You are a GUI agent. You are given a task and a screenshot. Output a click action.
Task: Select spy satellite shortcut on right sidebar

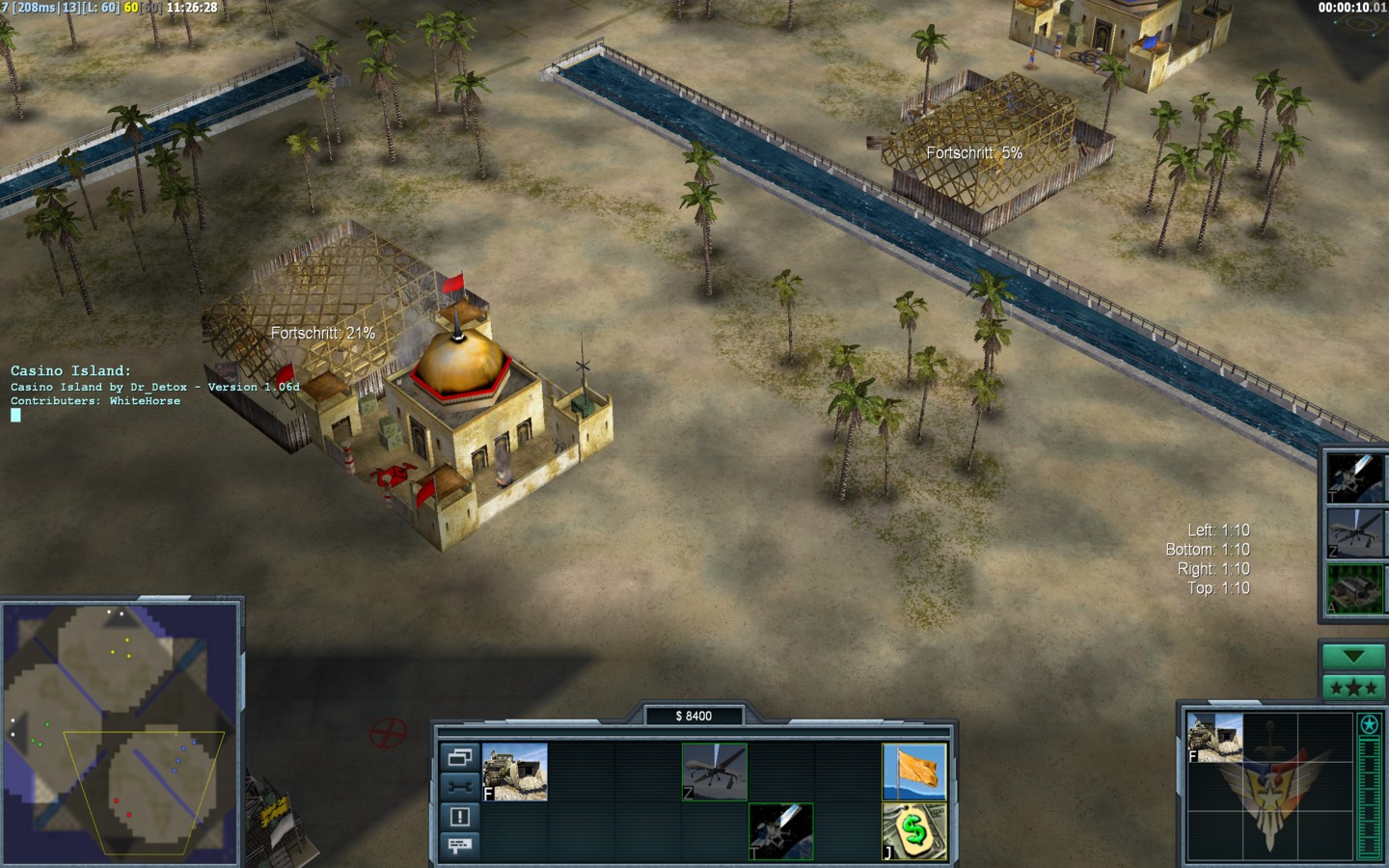coord(1354,476)
